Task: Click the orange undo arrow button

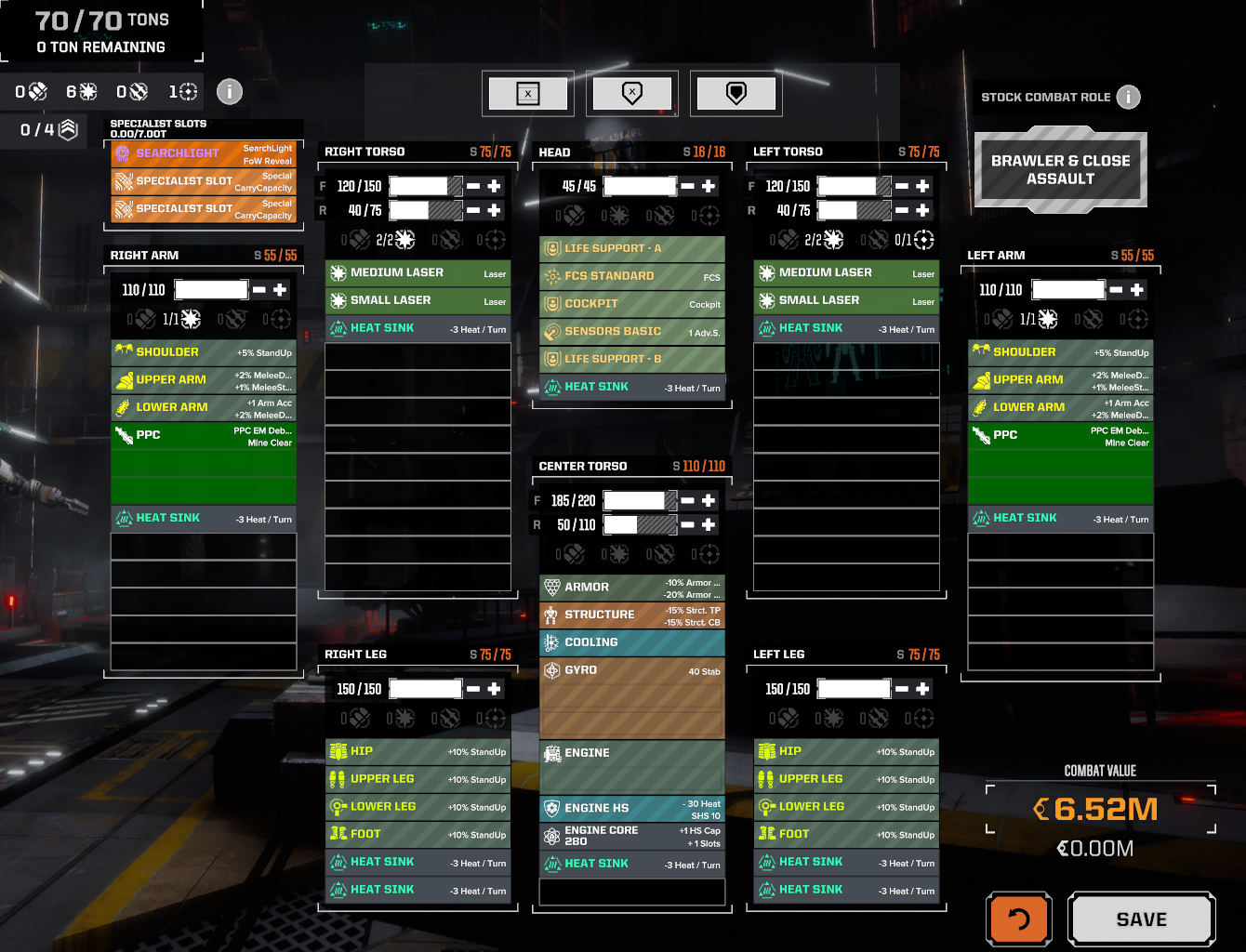Action: click(x=1019, y=919)
